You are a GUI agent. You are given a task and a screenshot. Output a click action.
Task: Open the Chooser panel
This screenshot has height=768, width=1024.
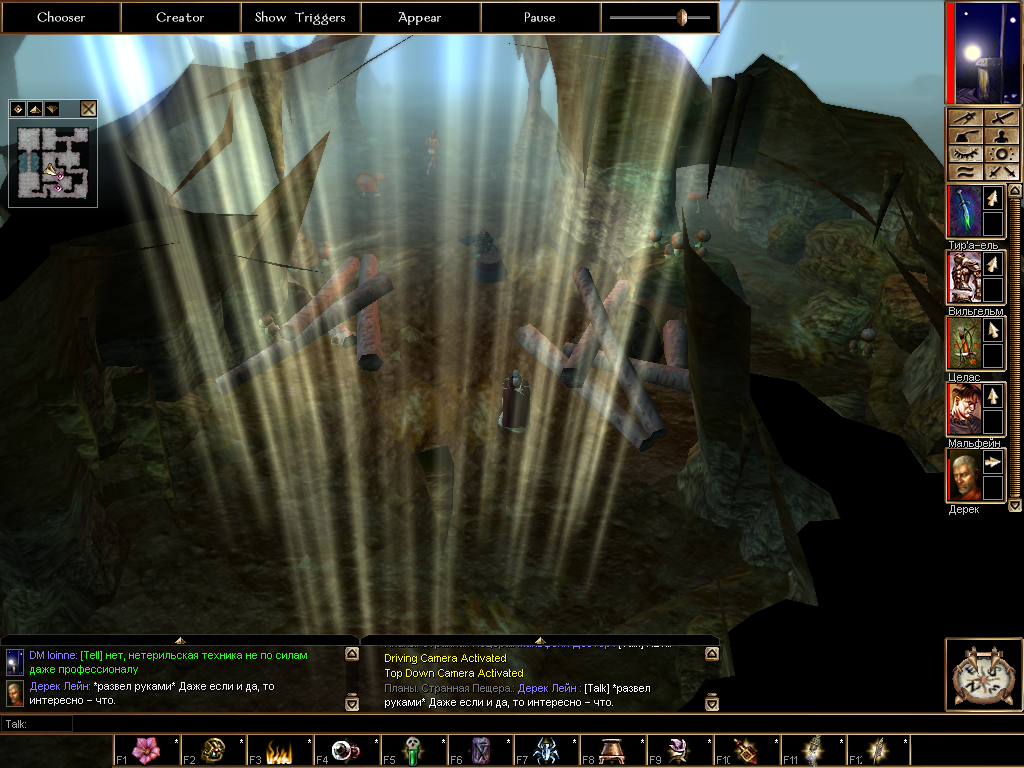click(x=61, y=17)
